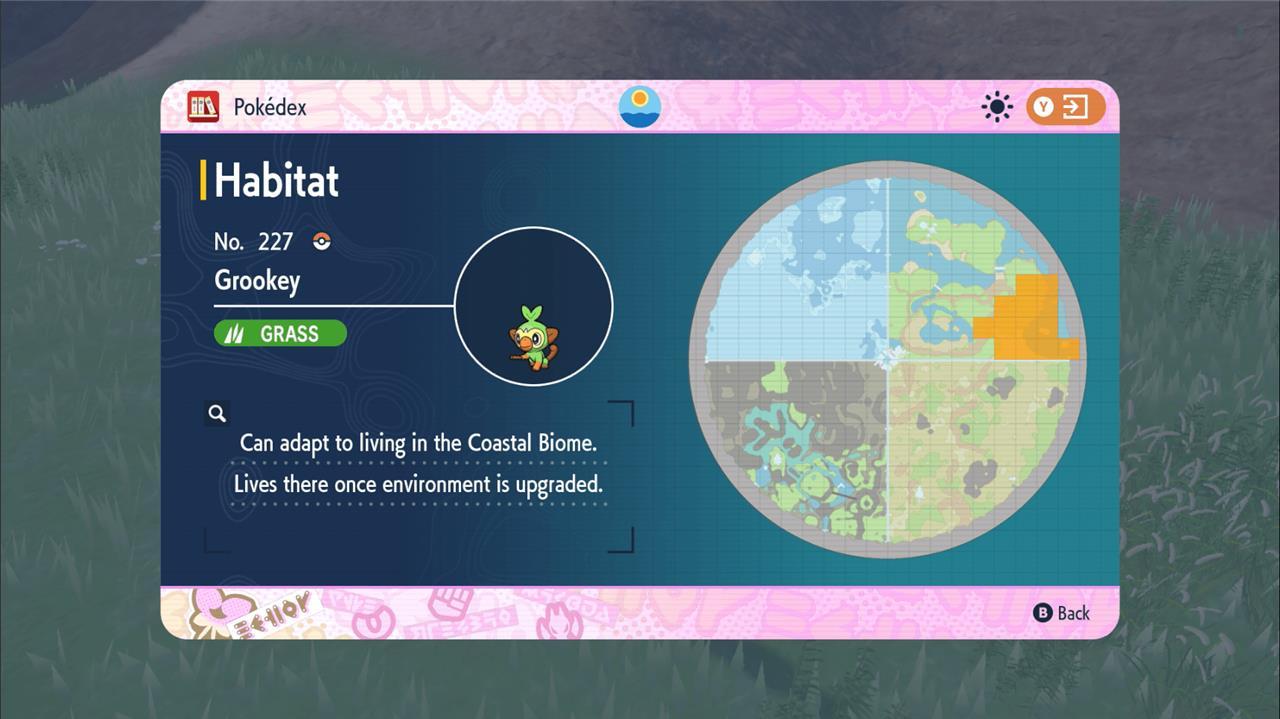
Task: Click the GRASS type badge
Action: coord(280,334)
